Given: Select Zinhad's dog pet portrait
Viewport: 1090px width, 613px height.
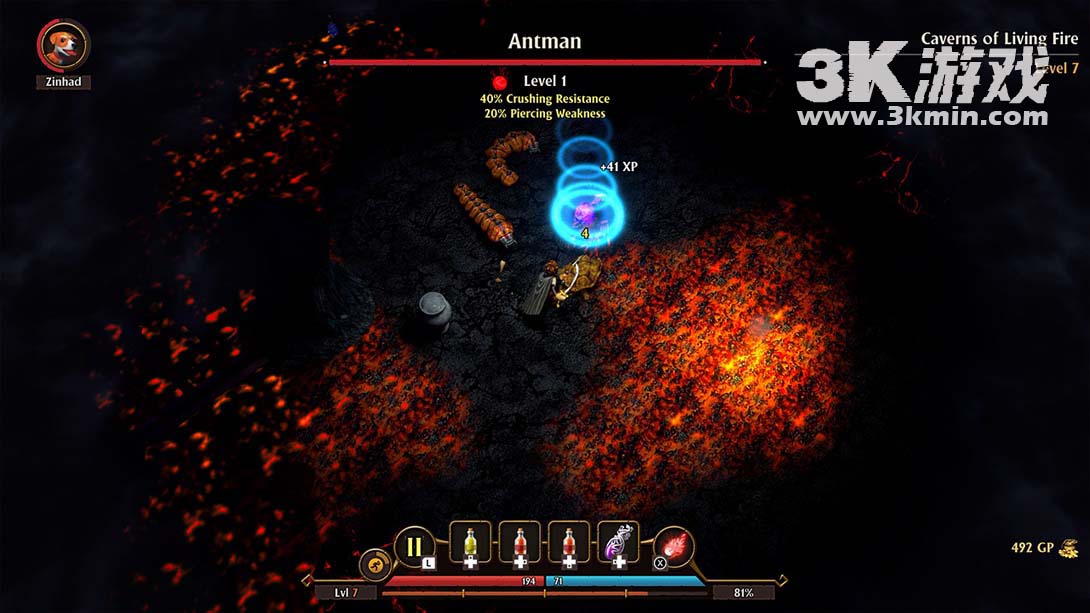Looking at the screenshot, I should click(x=64, y=45).
